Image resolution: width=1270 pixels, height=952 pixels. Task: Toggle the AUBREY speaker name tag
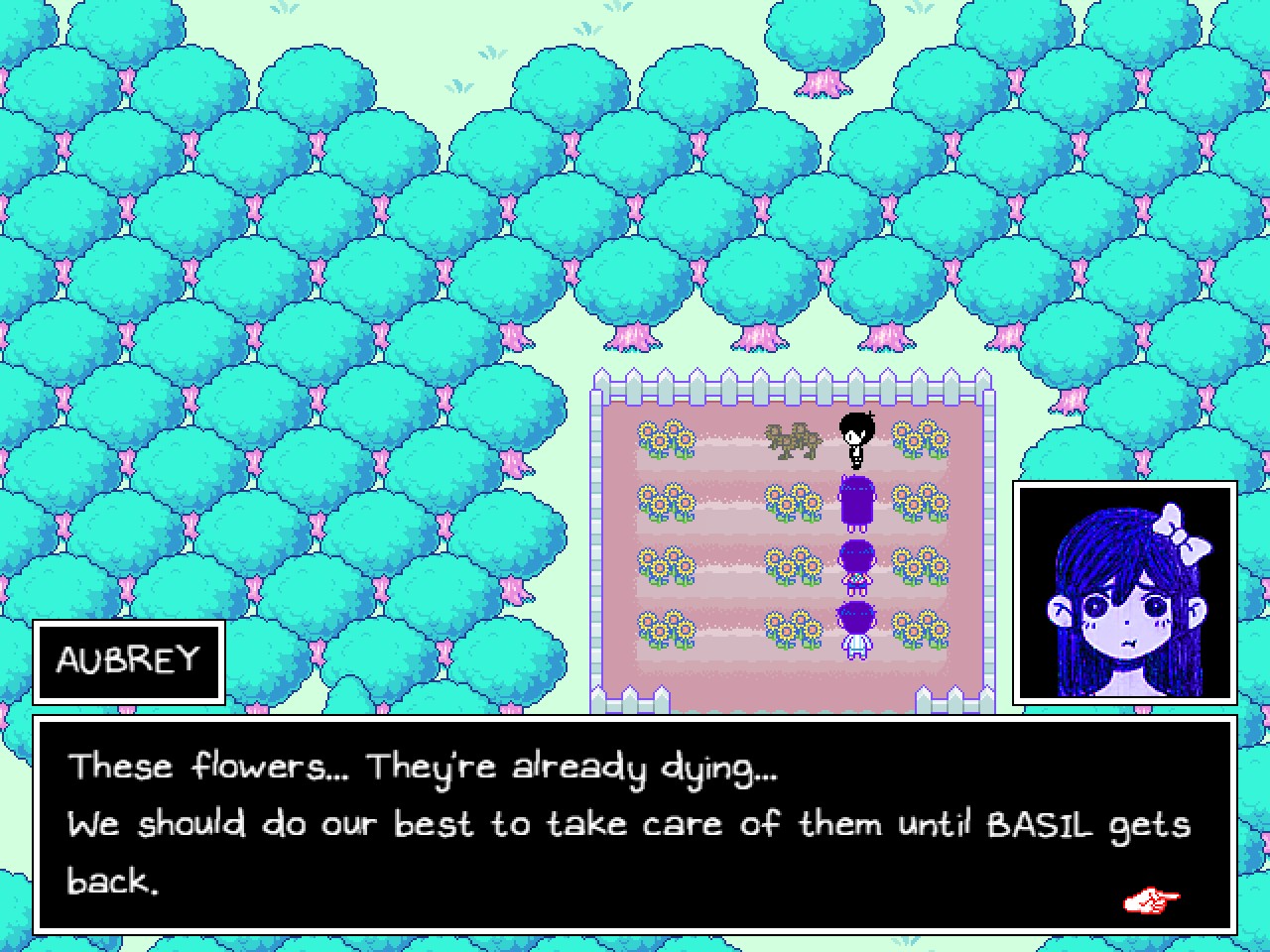(129, 659)
